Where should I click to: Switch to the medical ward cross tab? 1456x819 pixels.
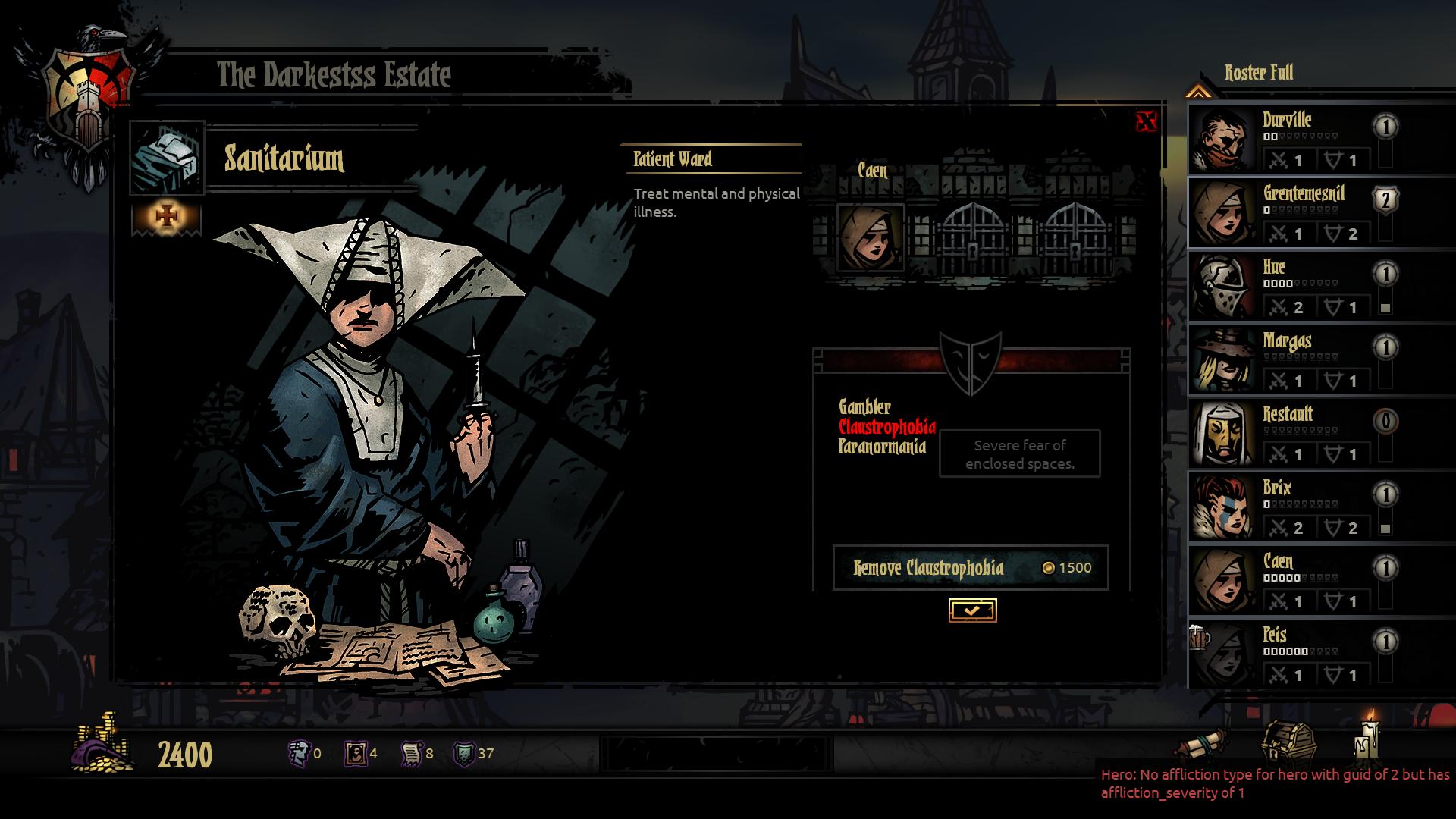pos(167,218)
